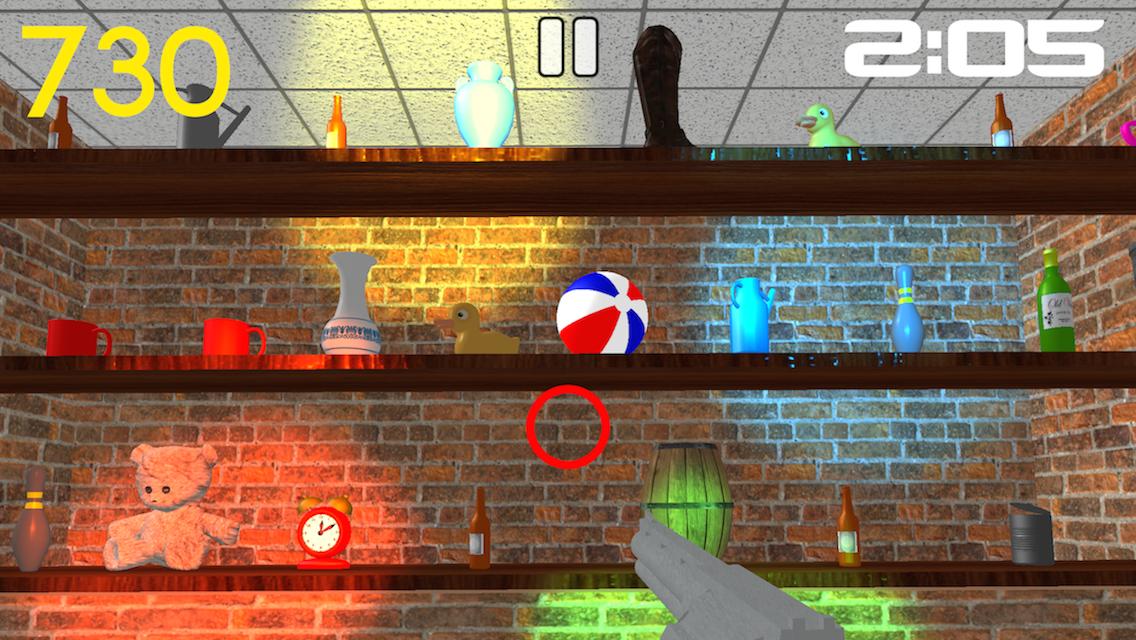Pause the game with the pause button
The width and height of the screenshot is (1136, 640).
coord(568,47)
